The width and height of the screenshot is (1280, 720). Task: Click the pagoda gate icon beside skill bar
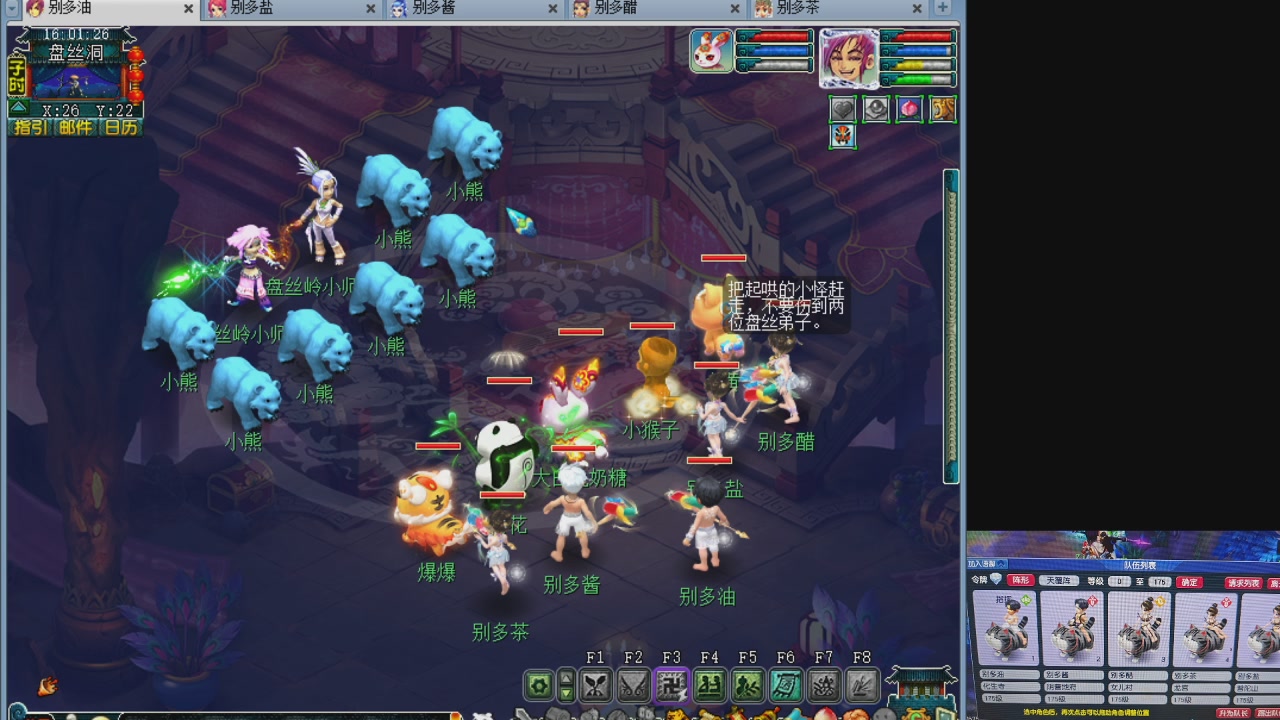[x=920, y=683]
